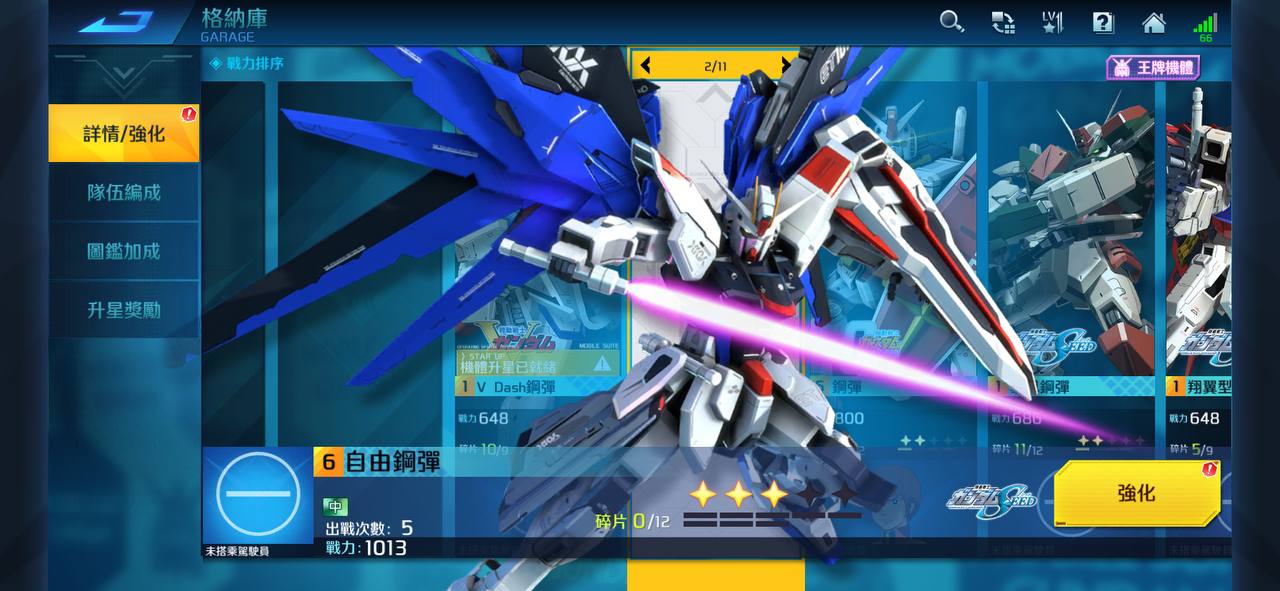Advance to the next mech with right arrow
Image resolution: width=1280 pixels, height=591 pixels.
click(x=786, y=66)
